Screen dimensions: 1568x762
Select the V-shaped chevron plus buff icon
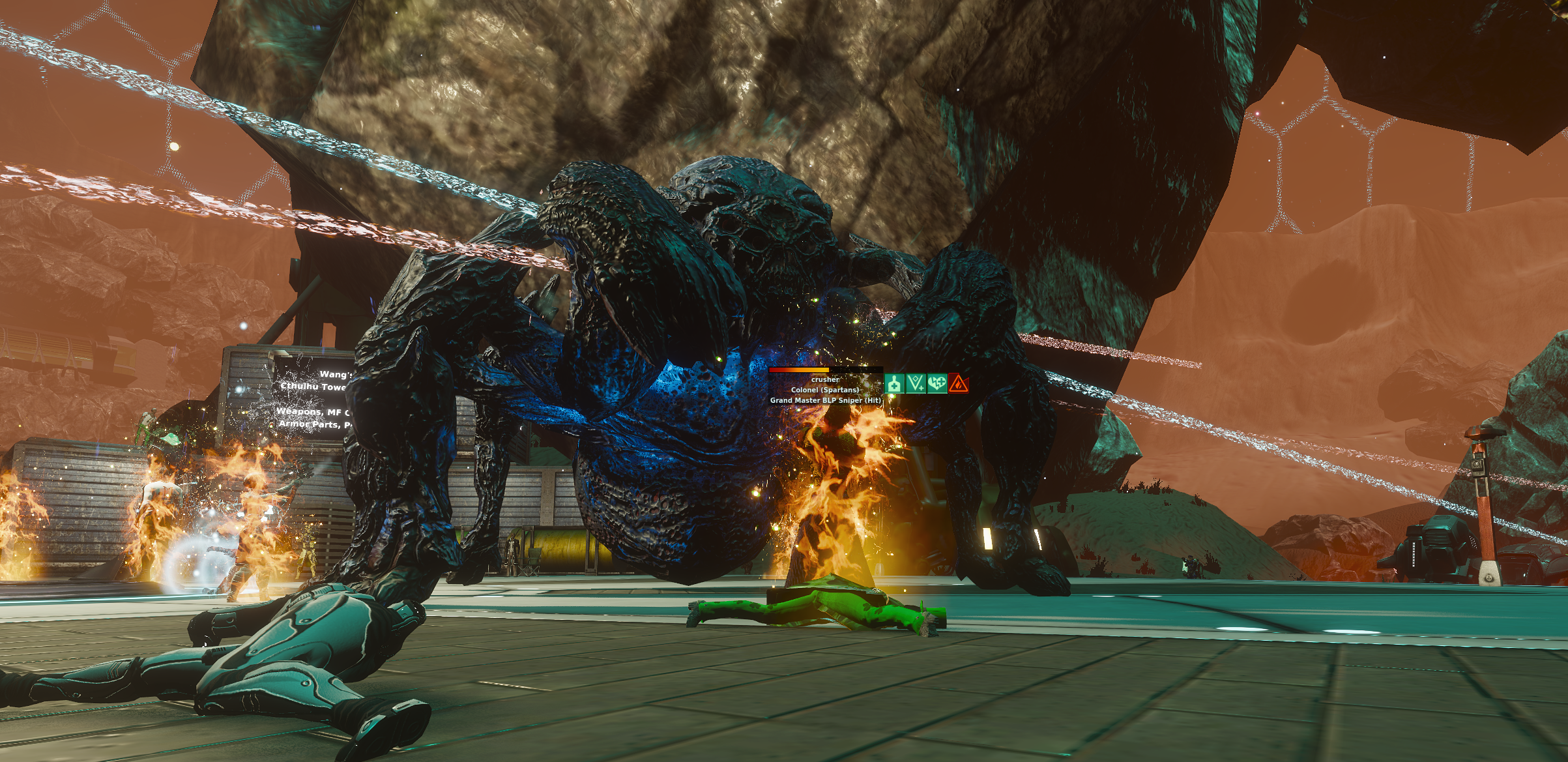916,383
